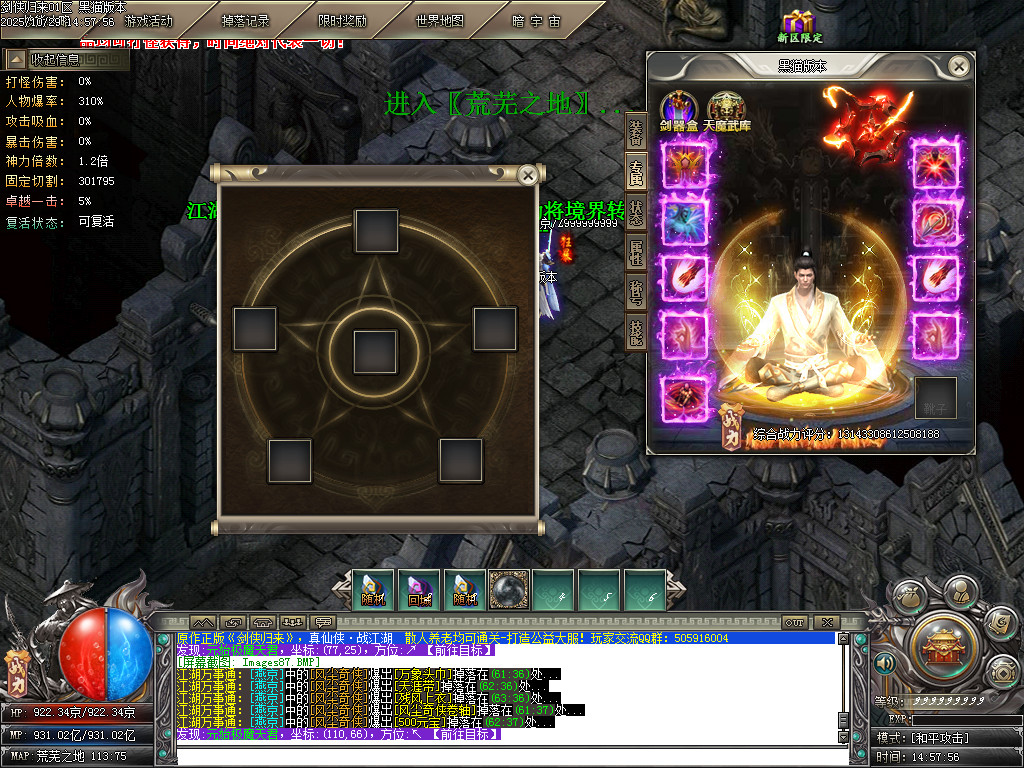Open the 掉落记录 drop log
Viewport: 1024px width, 768px height.
[245, 21]
